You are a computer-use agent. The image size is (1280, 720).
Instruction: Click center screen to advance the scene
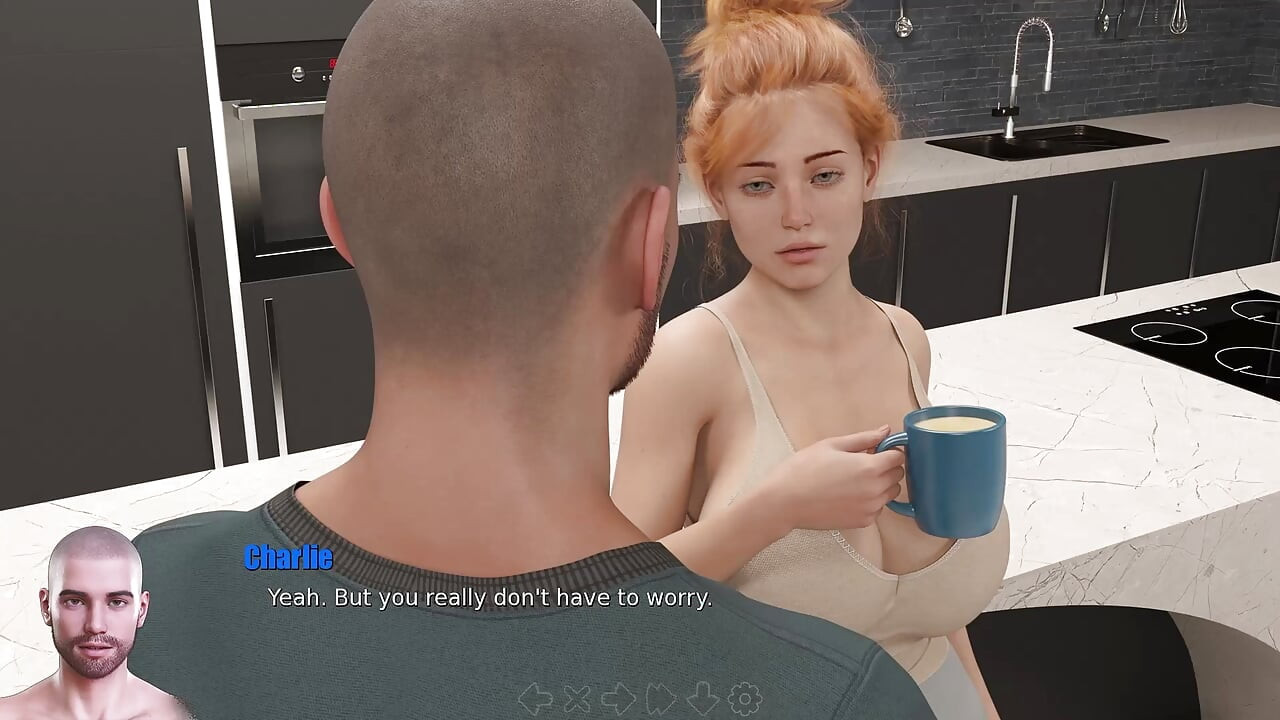[640, 360]
